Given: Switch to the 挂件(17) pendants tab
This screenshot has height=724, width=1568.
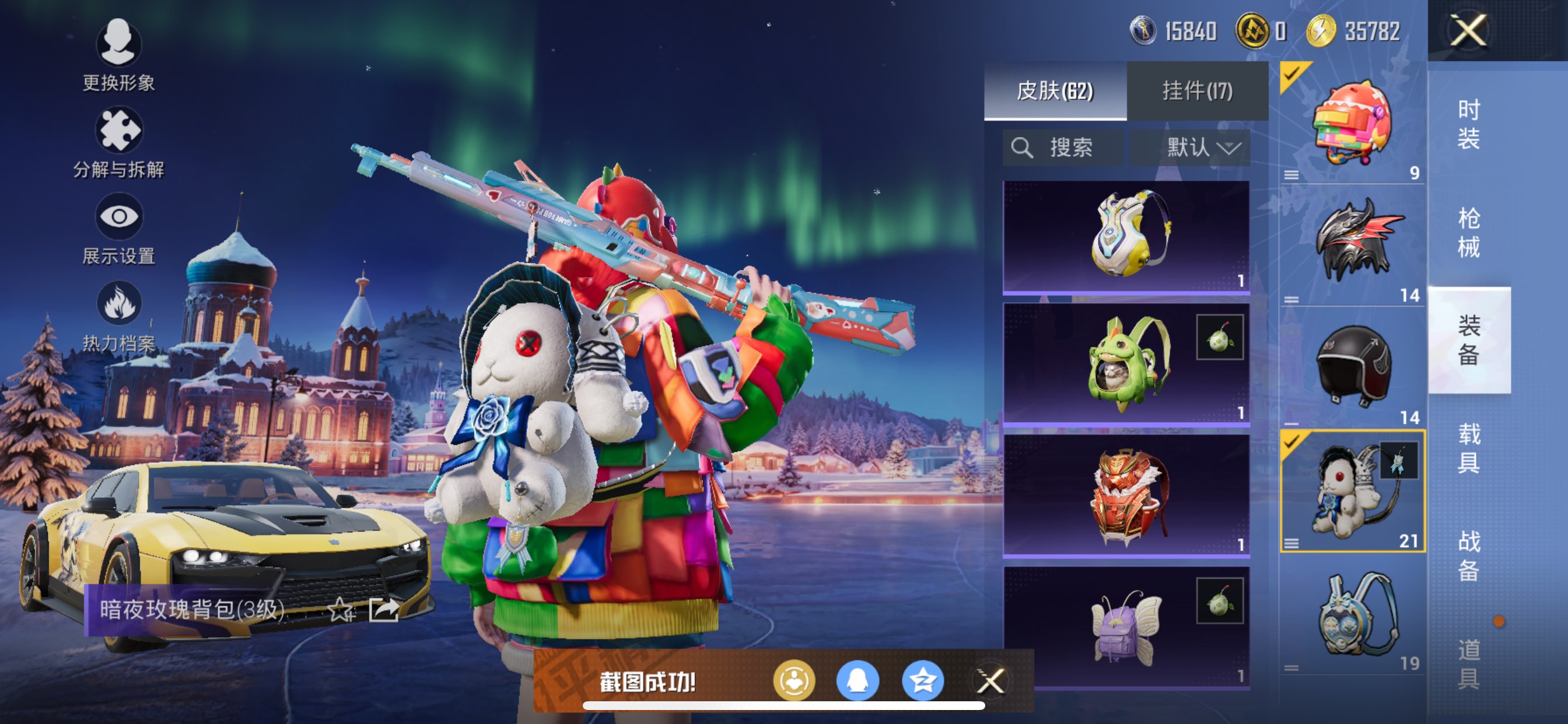Looking at the screenshot, I should click(x=1198, y=92).
